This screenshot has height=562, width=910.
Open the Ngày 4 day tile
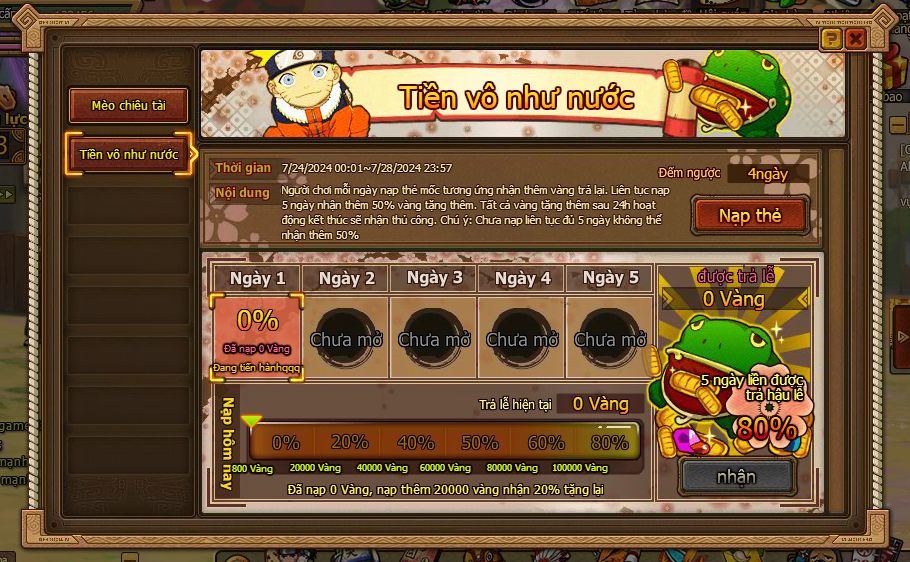click(x=521, y=338)
